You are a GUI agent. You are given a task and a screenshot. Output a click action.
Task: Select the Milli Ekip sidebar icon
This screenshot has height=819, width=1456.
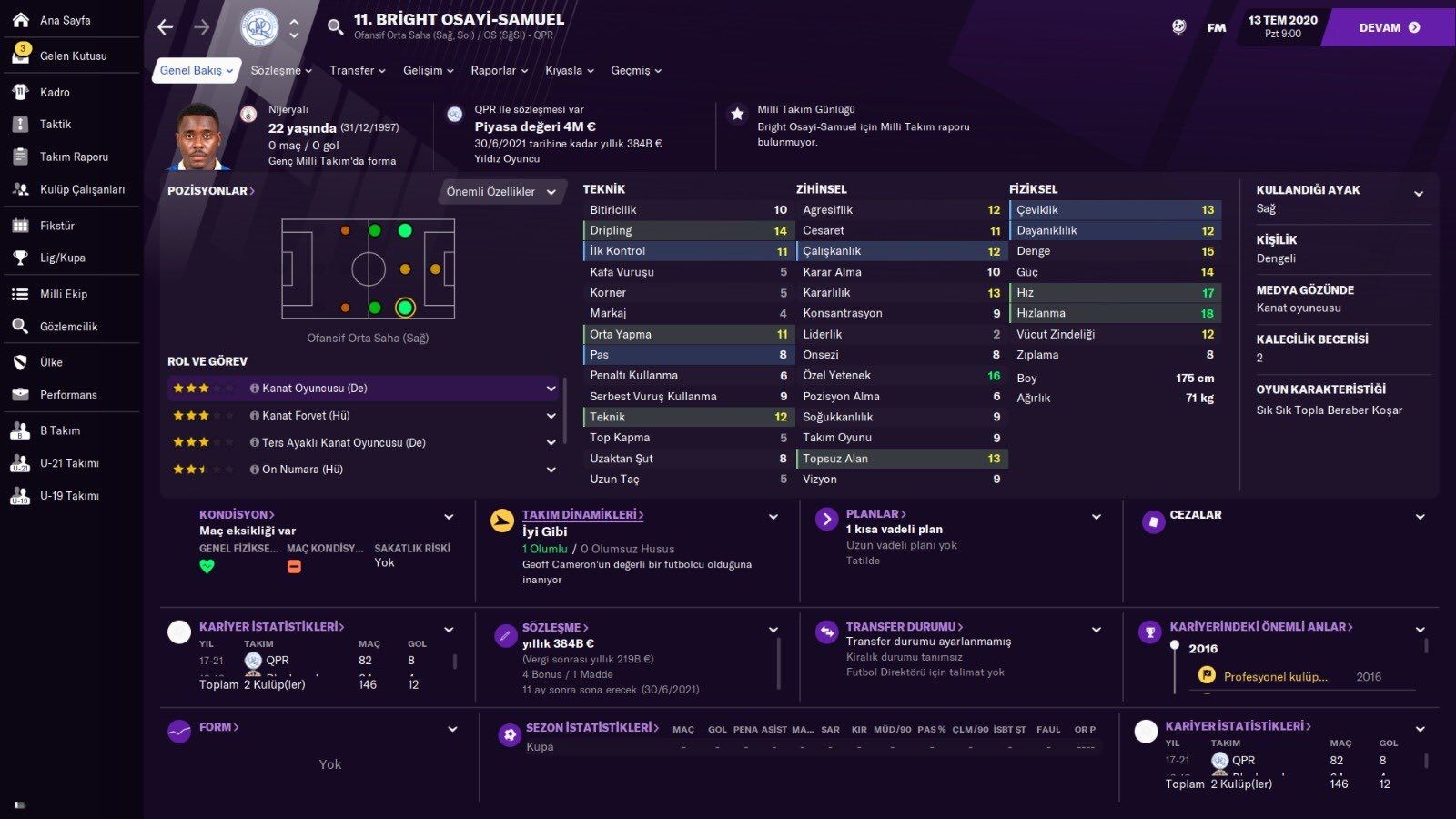pos(20,293)
